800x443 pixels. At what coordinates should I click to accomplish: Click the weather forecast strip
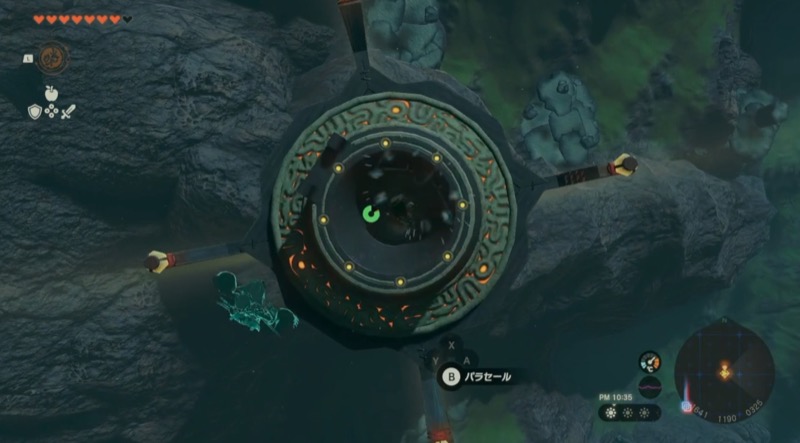pos(629,412)
